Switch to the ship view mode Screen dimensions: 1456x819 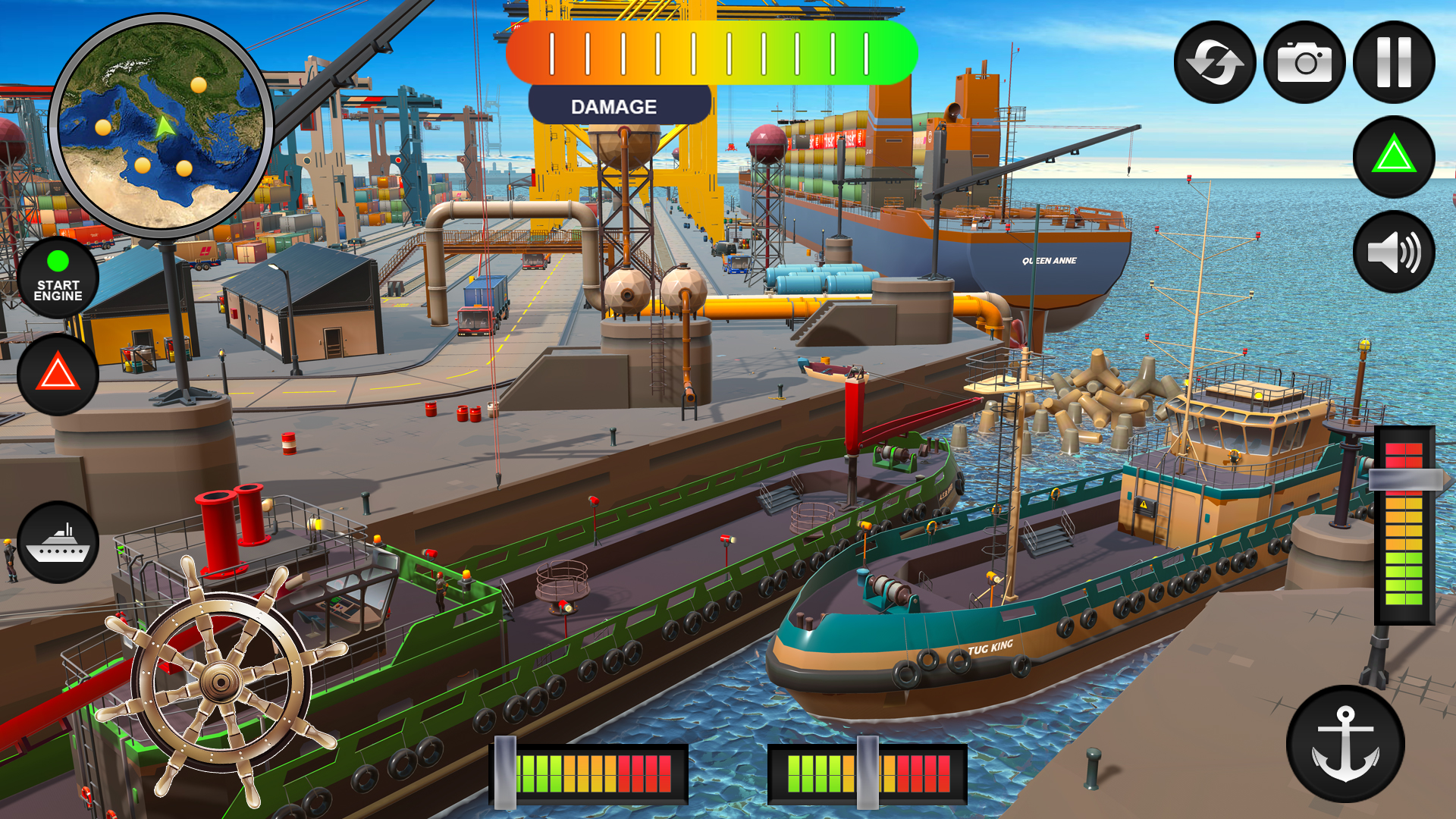tap(58, 542)
